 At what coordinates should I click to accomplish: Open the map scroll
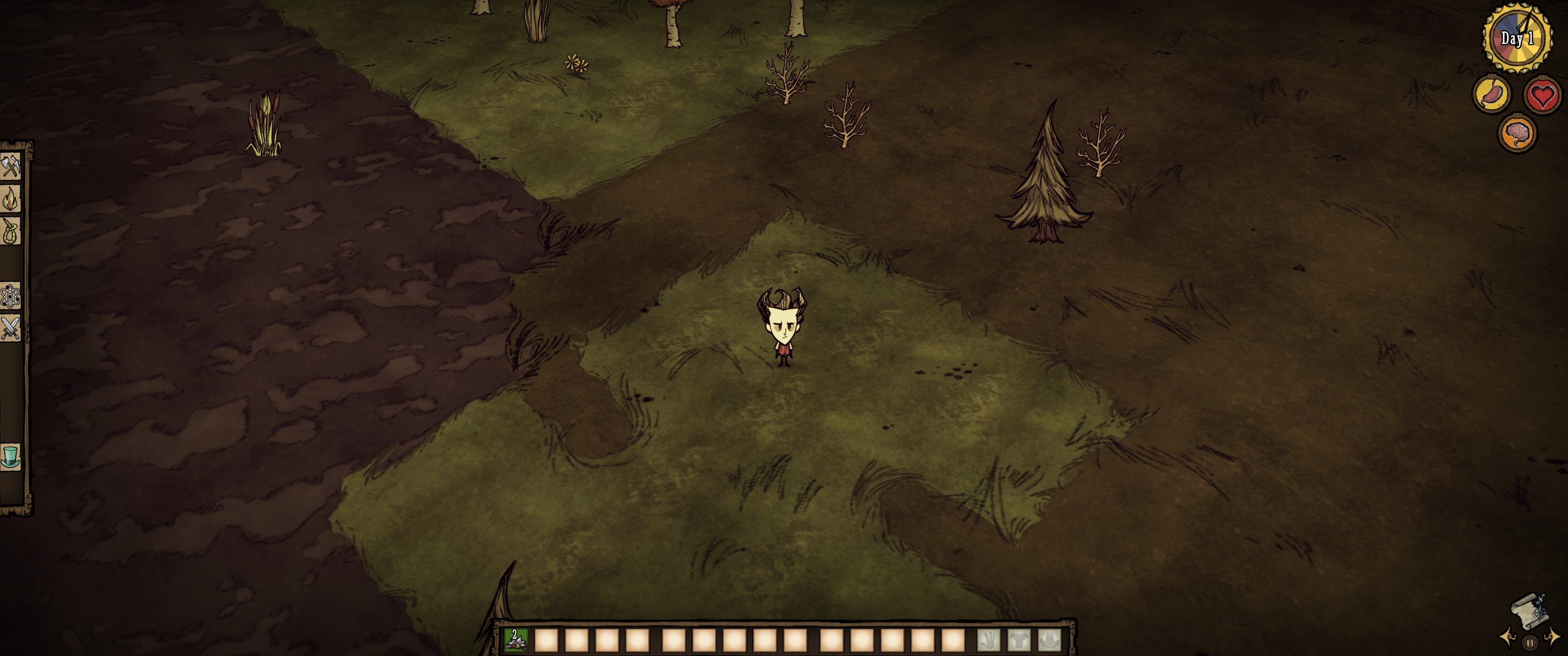(1529, 611)
